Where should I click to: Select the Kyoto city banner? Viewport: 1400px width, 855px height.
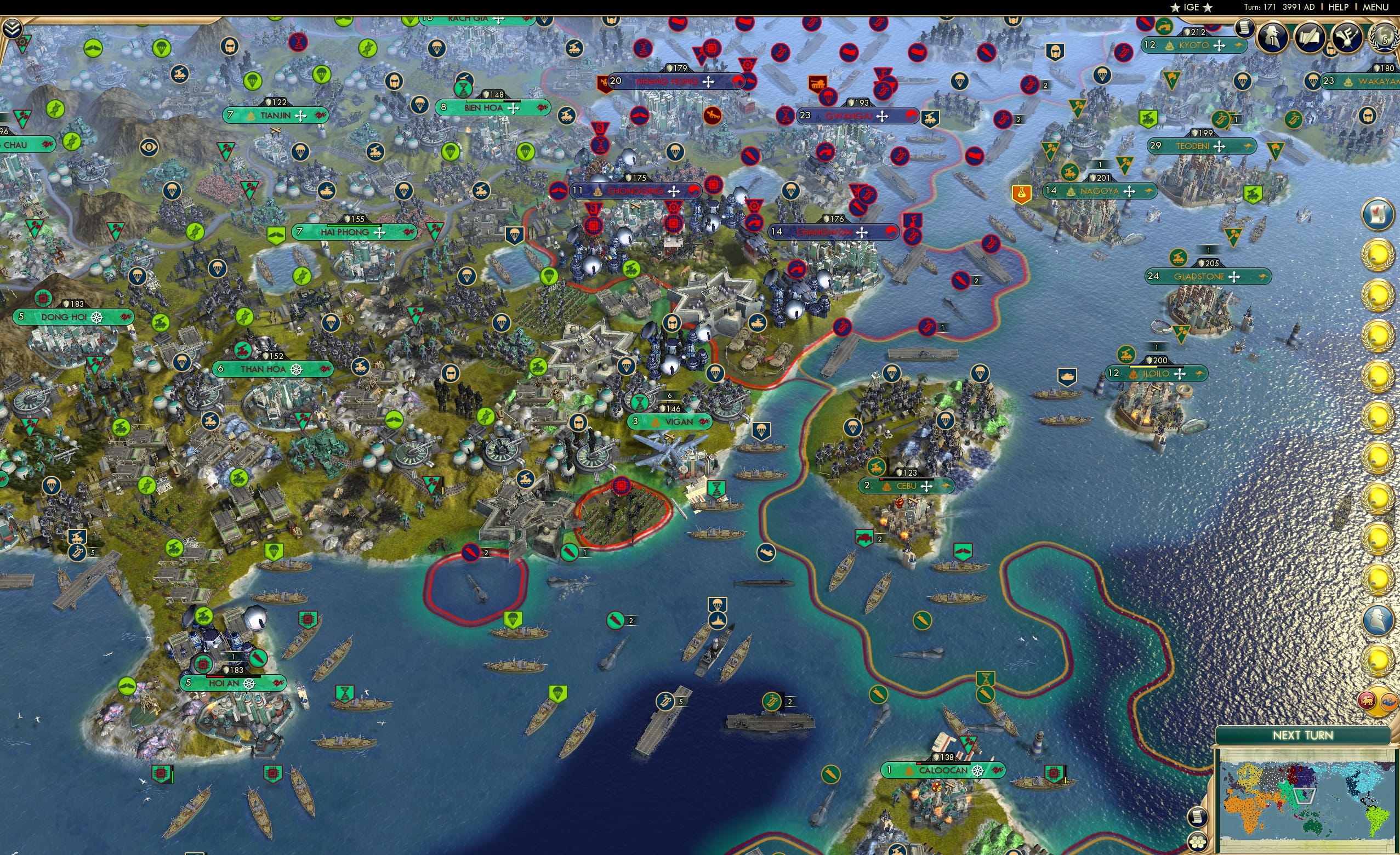[1193, 46]
